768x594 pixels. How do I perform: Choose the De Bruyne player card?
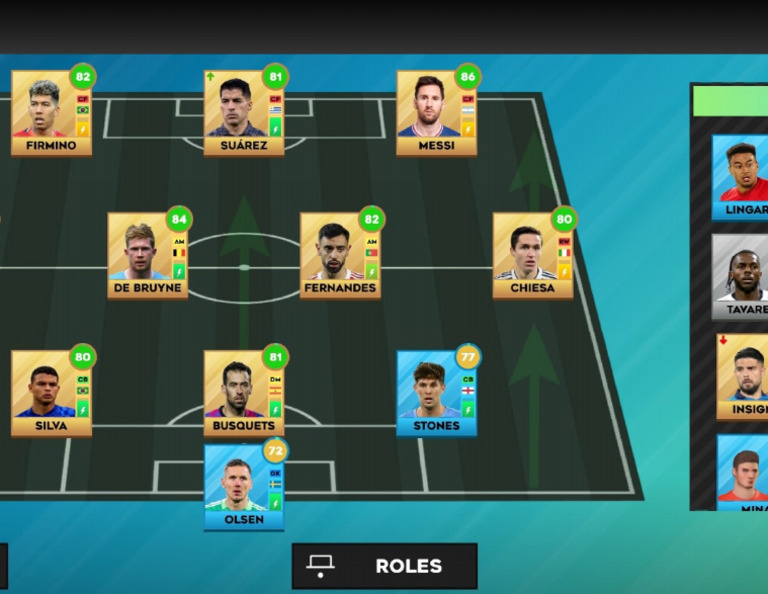(x=147, y=255)
